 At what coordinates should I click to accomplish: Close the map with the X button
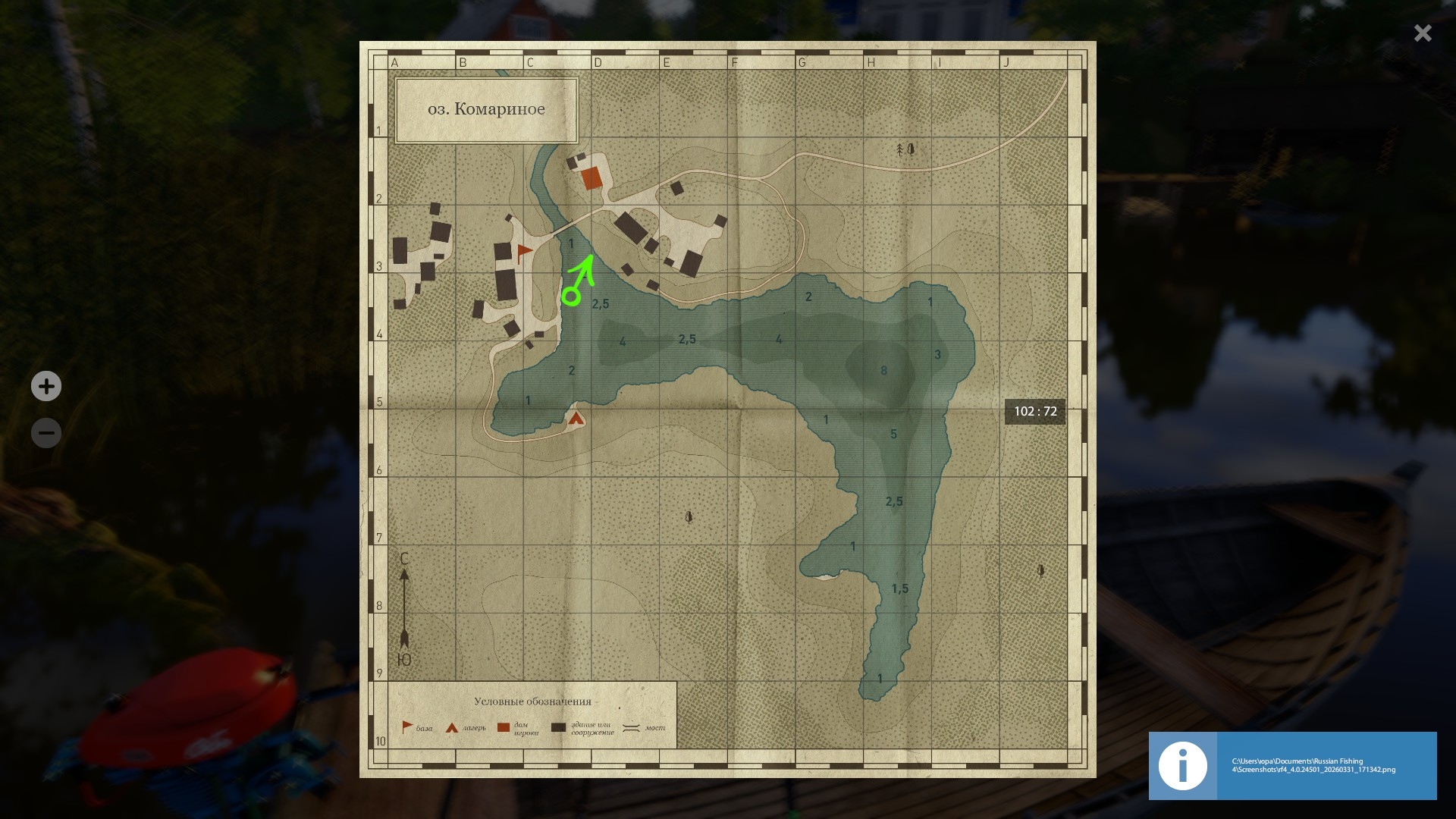pyautogui.click(x=1422, y=33)
